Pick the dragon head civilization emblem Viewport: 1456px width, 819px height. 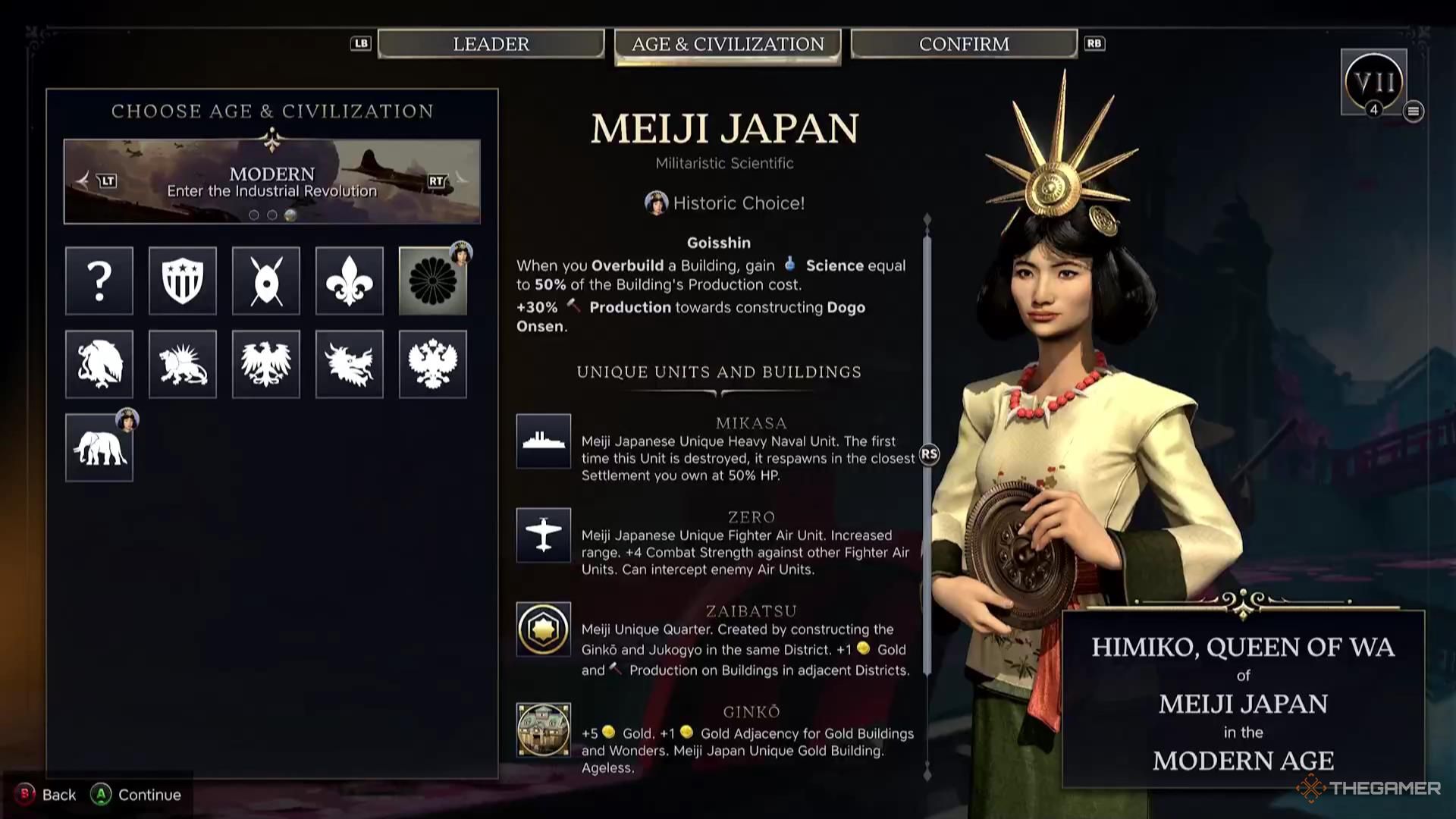pos(350,364)
